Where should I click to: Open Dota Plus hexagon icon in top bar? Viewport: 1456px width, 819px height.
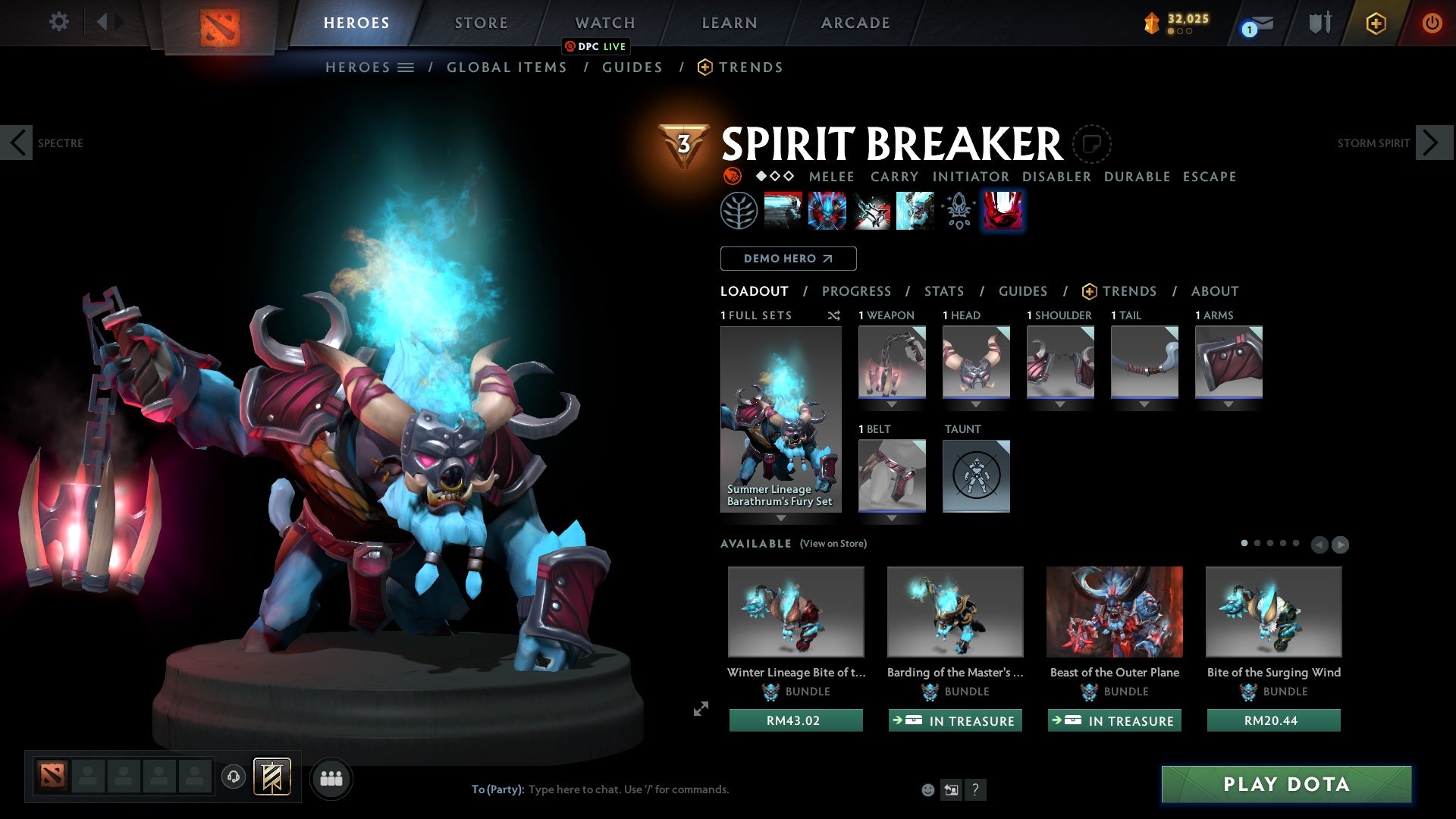[1376, 23]
